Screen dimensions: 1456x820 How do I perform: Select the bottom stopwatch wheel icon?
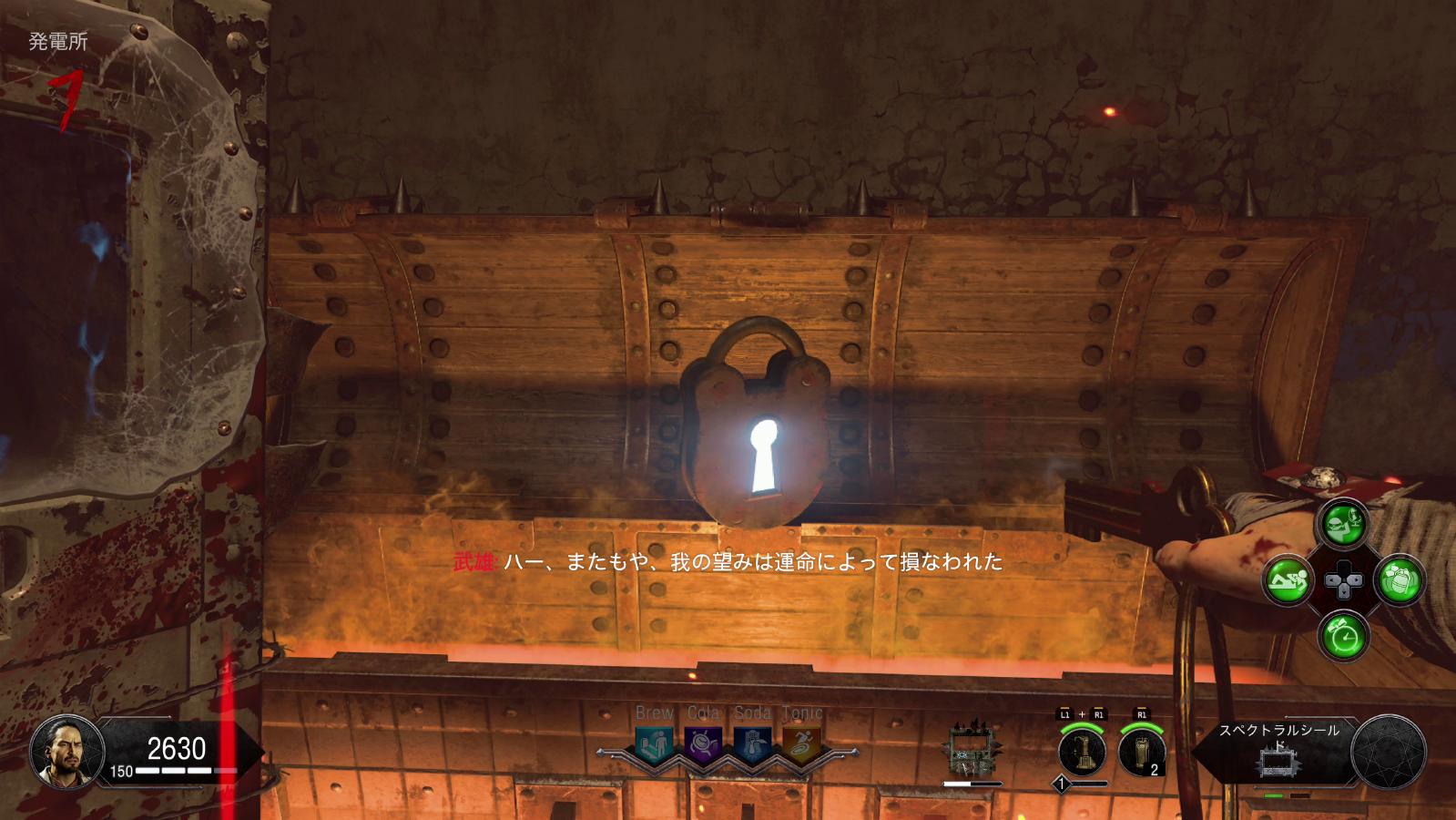coord(1344,635)
